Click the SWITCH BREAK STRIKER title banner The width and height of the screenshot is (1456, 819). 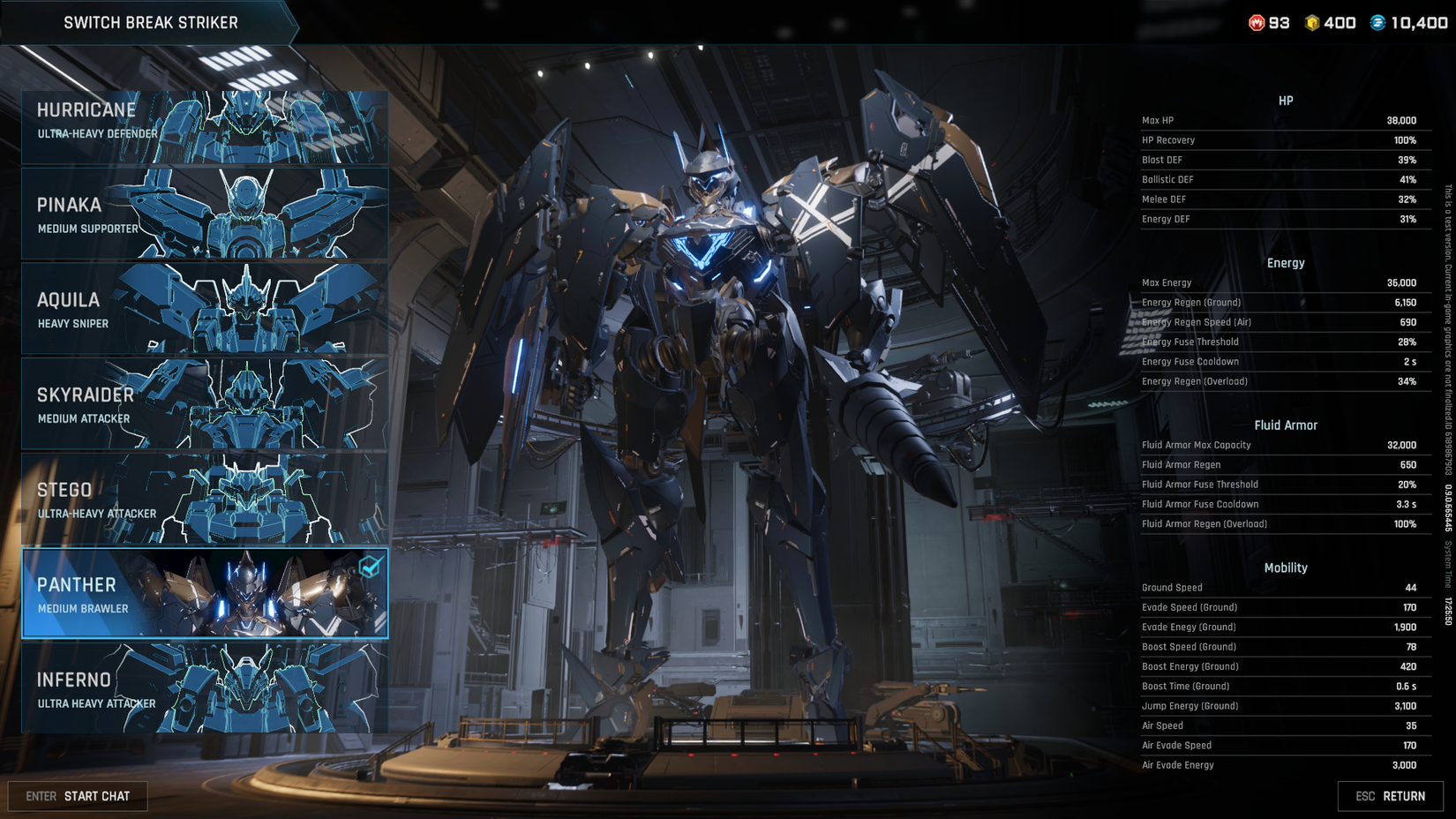(x=152, y=22)
